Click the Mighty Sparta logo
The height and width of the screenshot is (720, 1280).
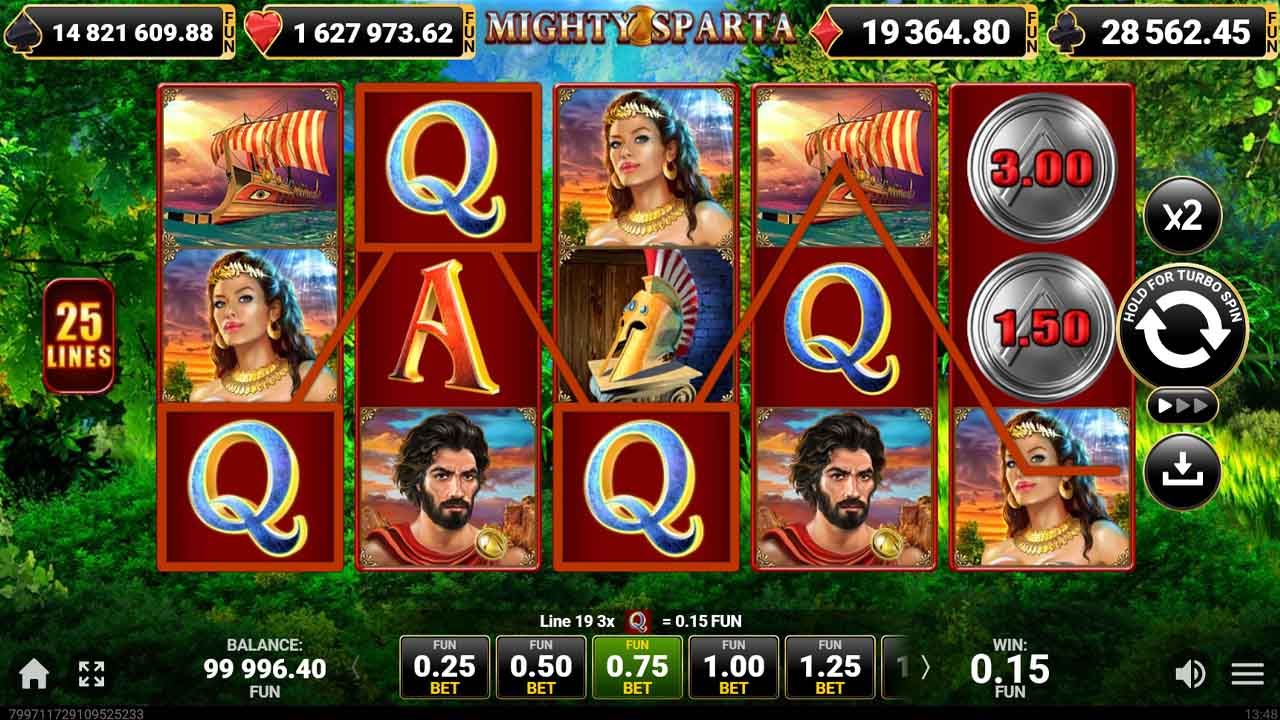click(x=640, y=28)
